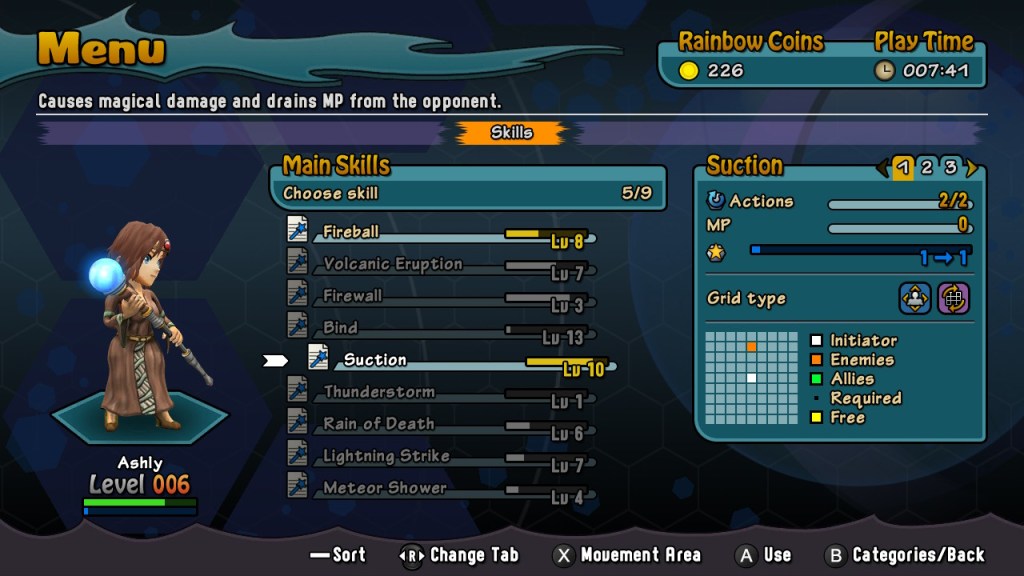Click the left arrow beside page numbers

tap(882, 168)
